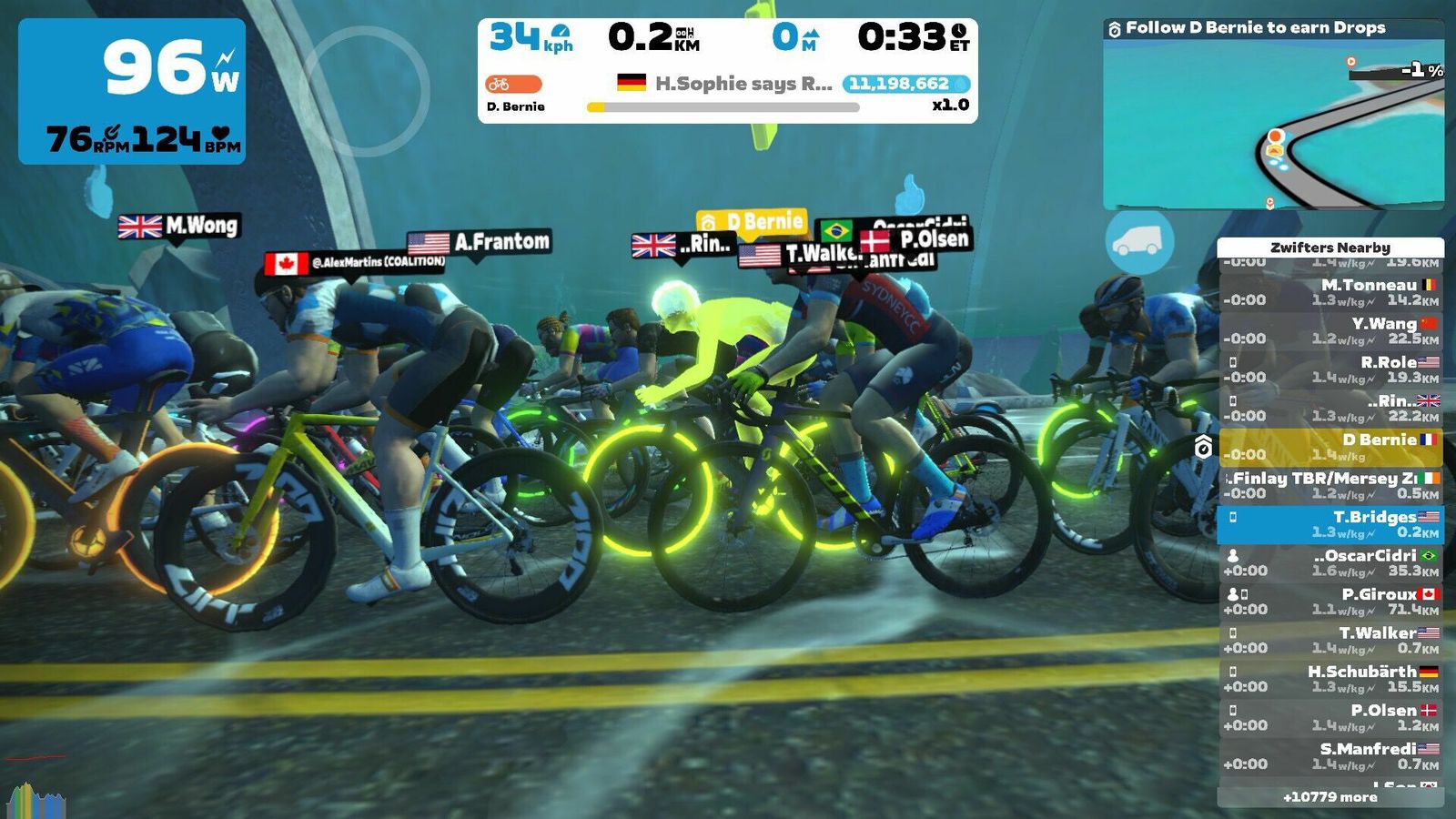Select the Finlay TBR/Mersey row
1456x819 pixels.
[x=1330, y=486]
